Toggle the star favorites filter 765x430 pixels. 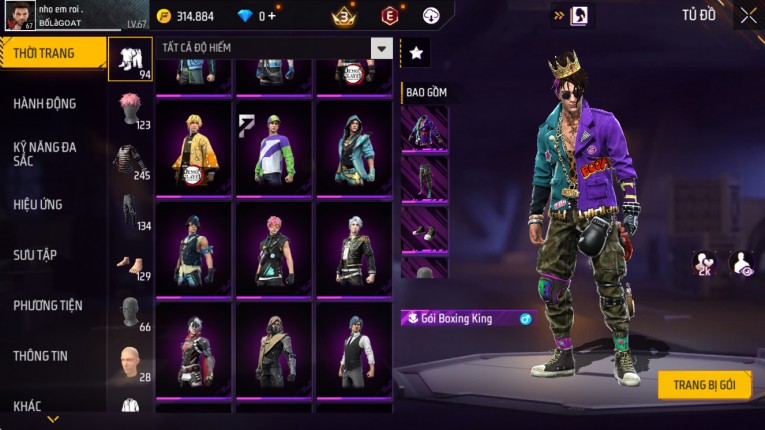416,52
